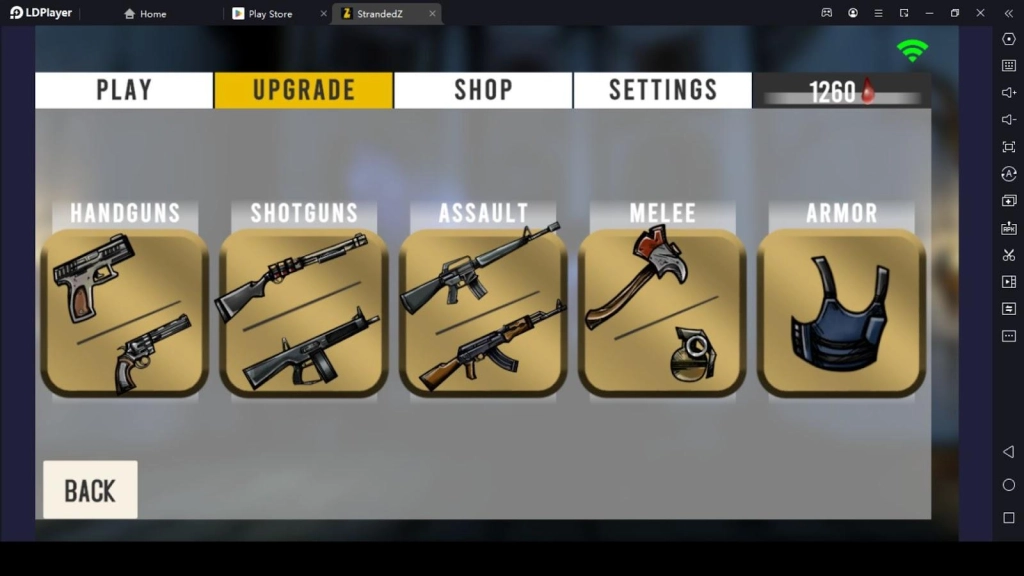Choose the Shotguns upgrade category
Screen dimensions: 1024x576
(x=304, y=312)
